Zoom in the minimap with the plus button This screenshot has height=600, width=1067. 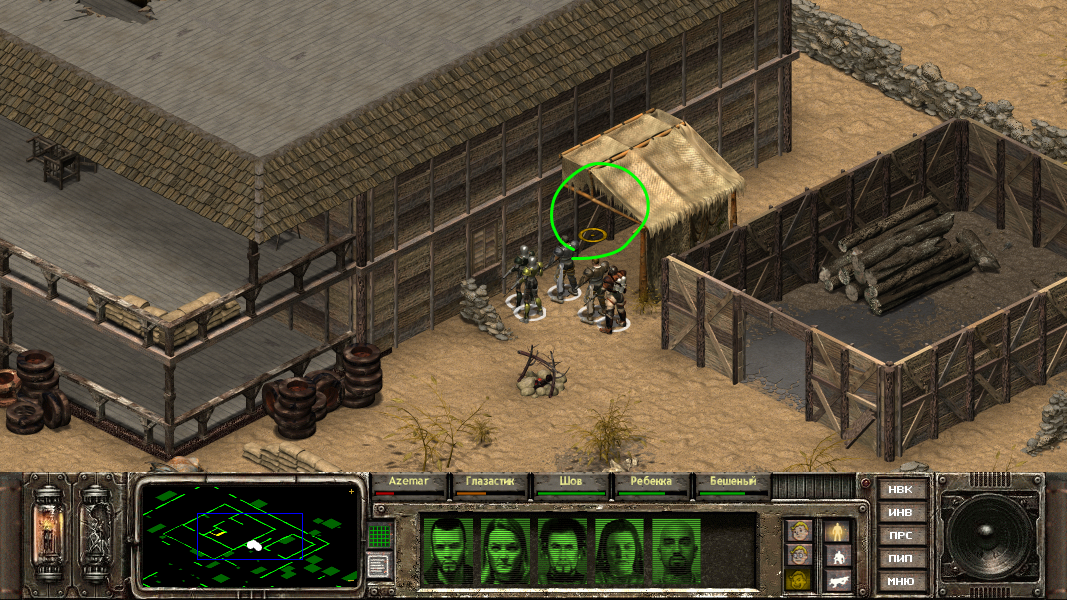[x=351, y=492]
